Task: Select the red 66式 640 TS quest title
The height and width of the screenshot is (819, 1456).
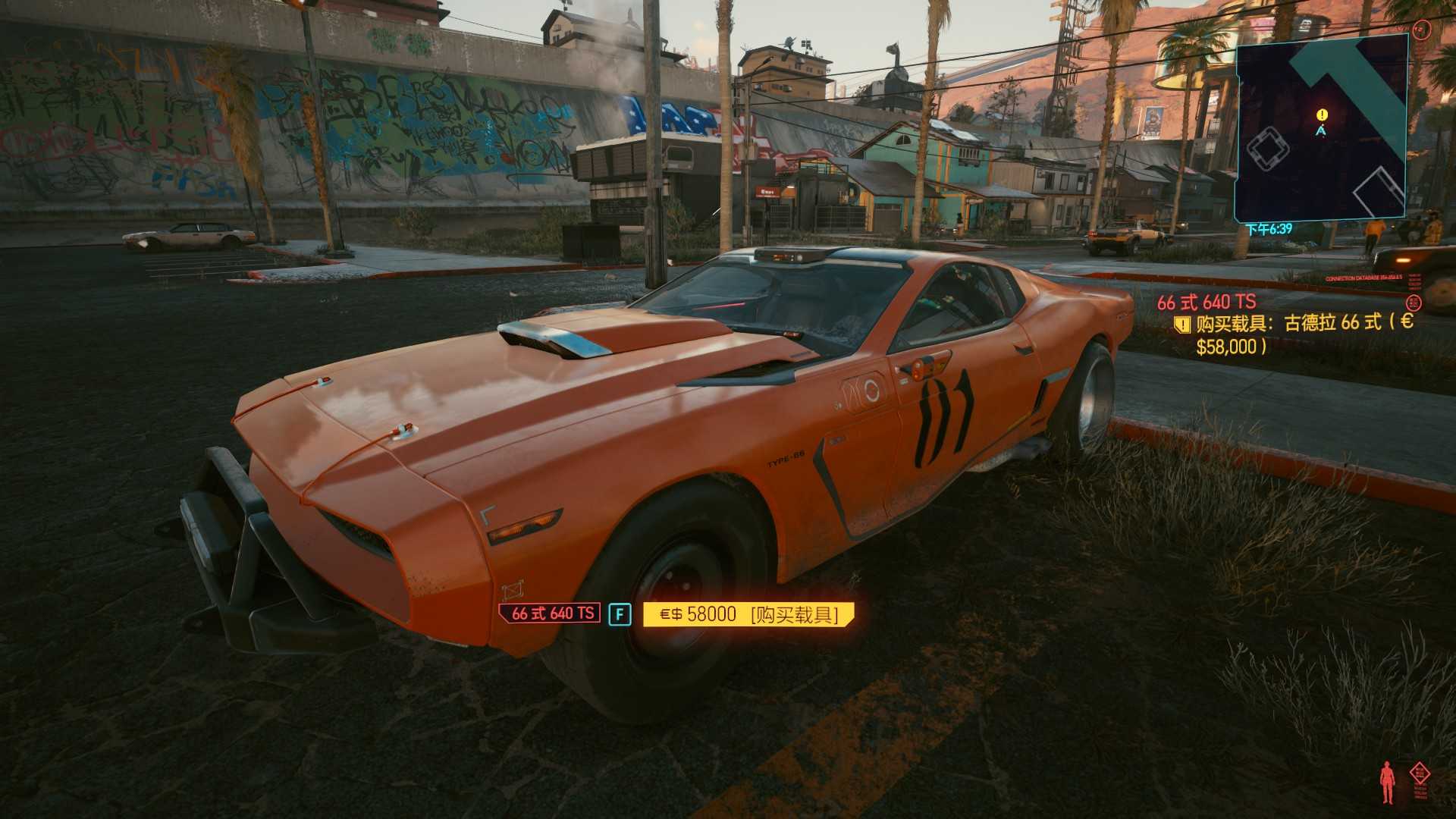Action: tap(1206, 303)
